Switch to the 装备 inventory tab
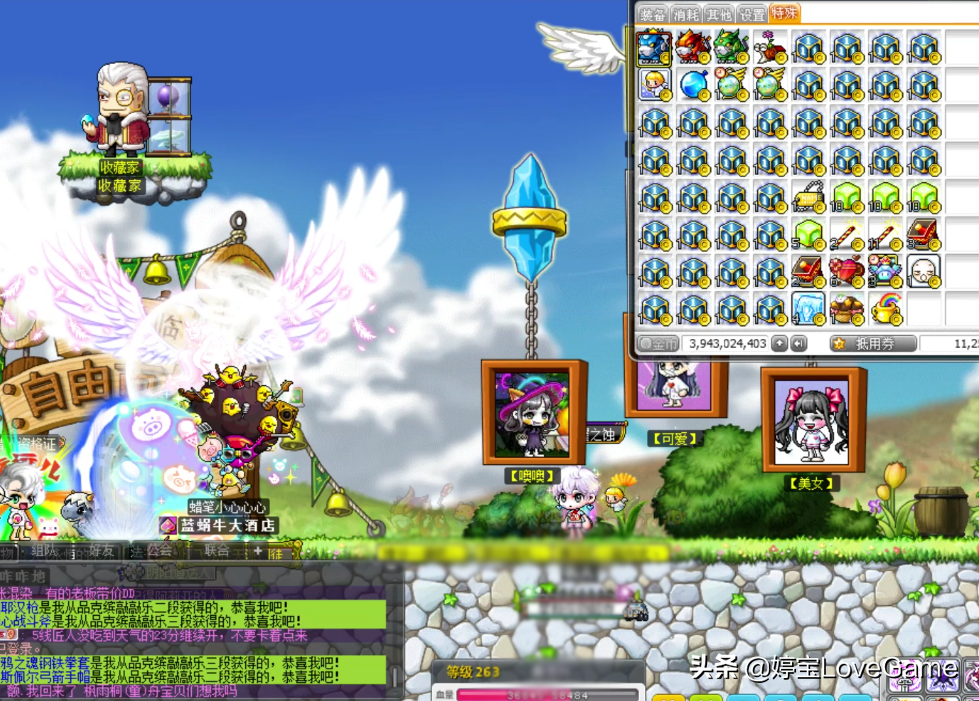 pos(653,15)
